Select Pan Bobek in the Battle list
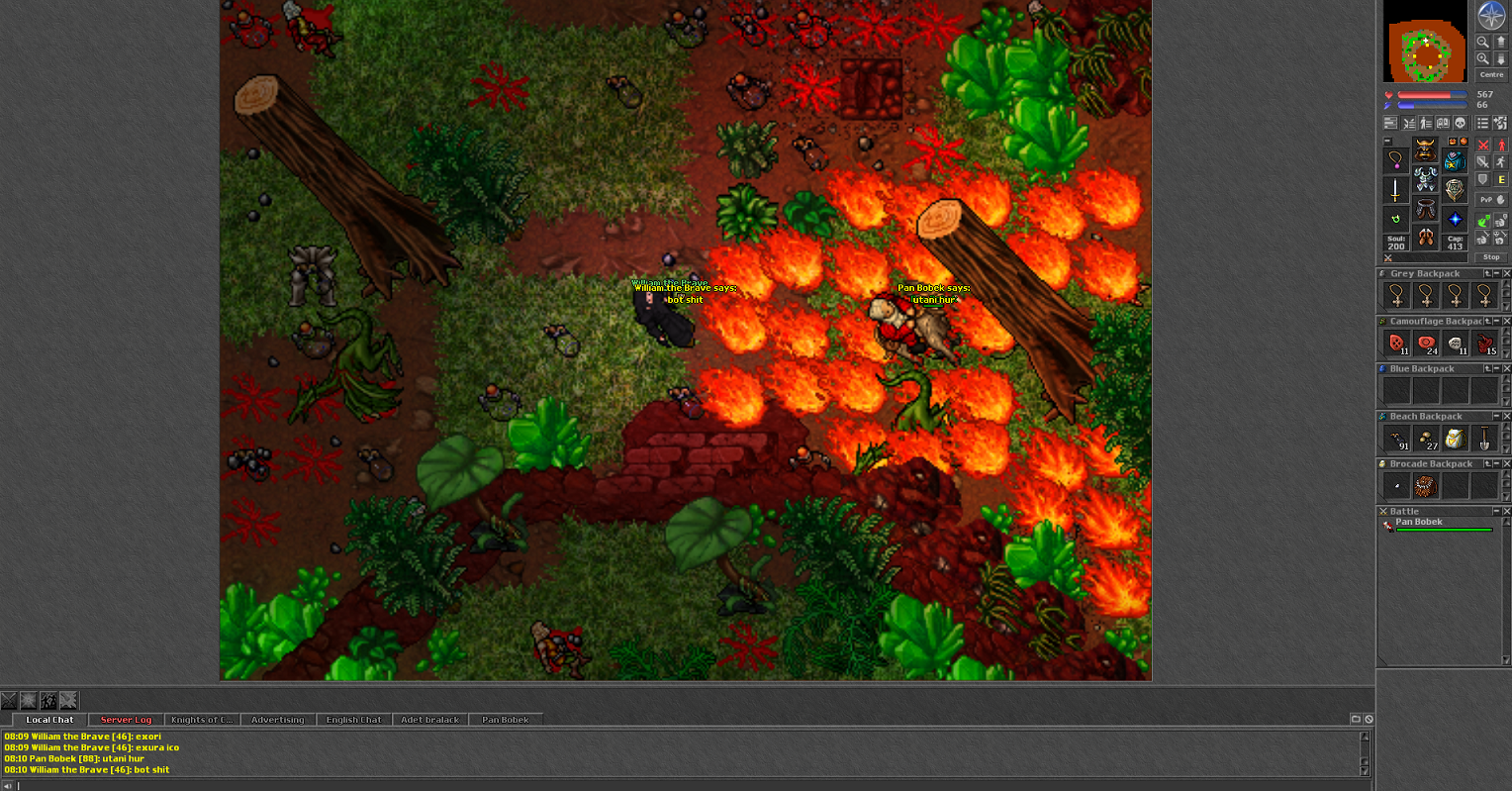The width and height of the screenshot is (1512, 791). coord(1419,522)
